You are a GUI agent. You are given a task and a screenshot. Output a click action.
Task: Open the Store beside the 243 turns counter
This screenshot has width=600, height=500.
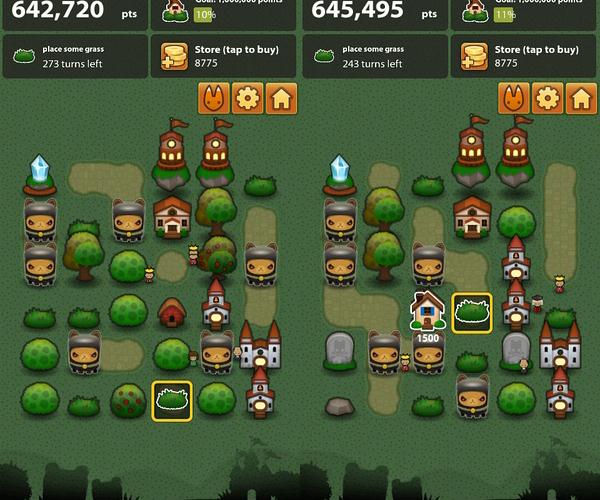(524, 57)
